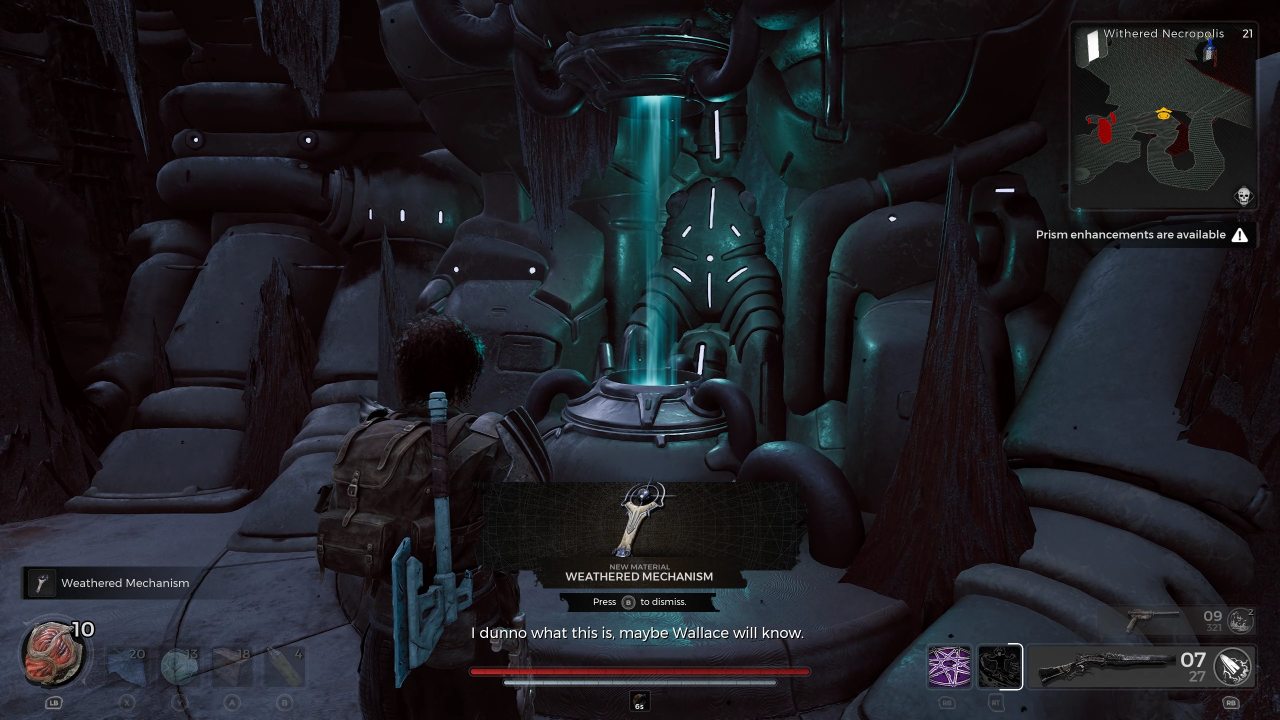Select the round quick-item with 13 count
Screen dimensions: 1280x720
click(178, 667)
